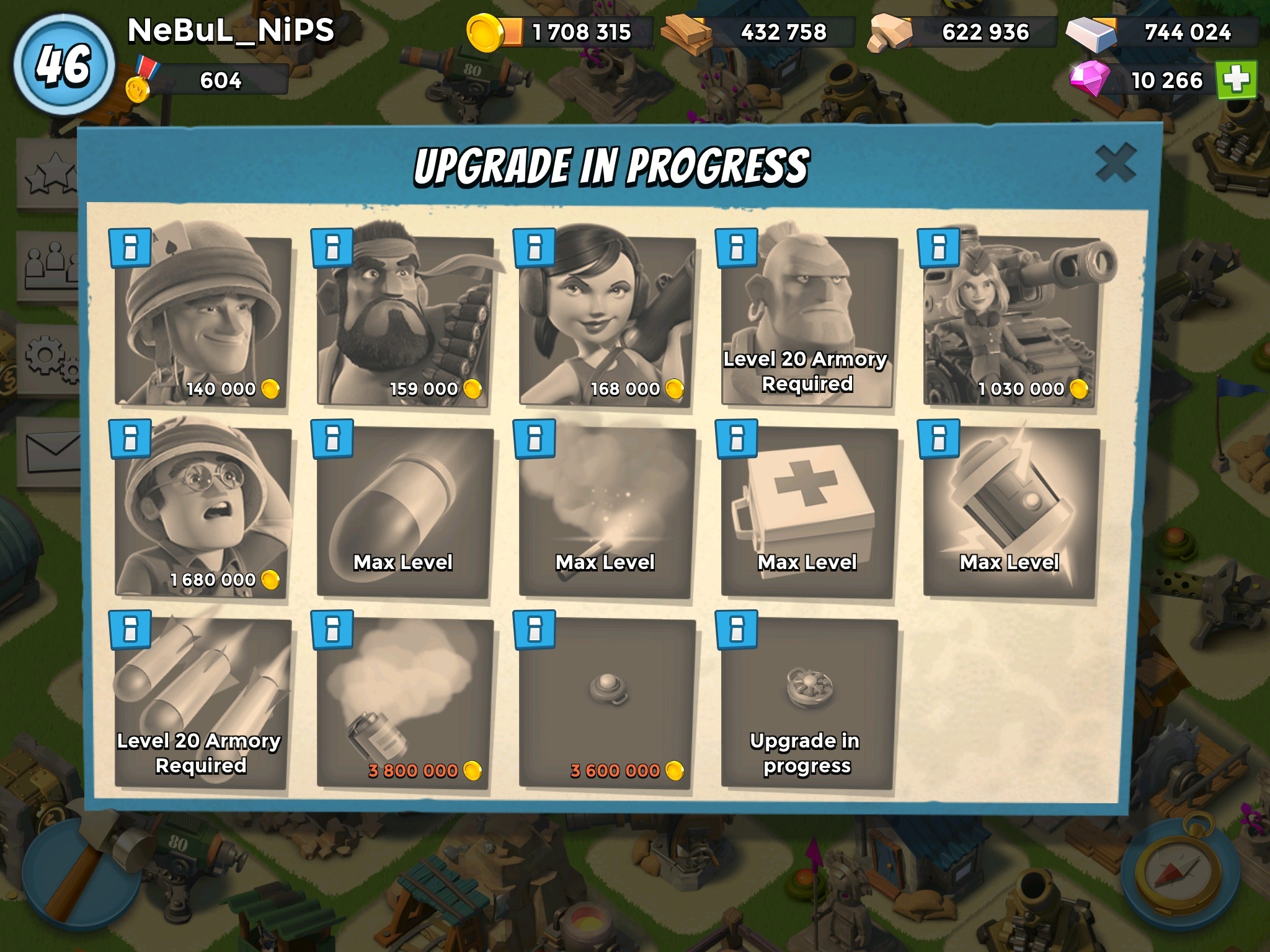Select the Tank upgrade costing 1 030 000
This screenshot has height=952, width=1270.
[x=1011, y=321]
